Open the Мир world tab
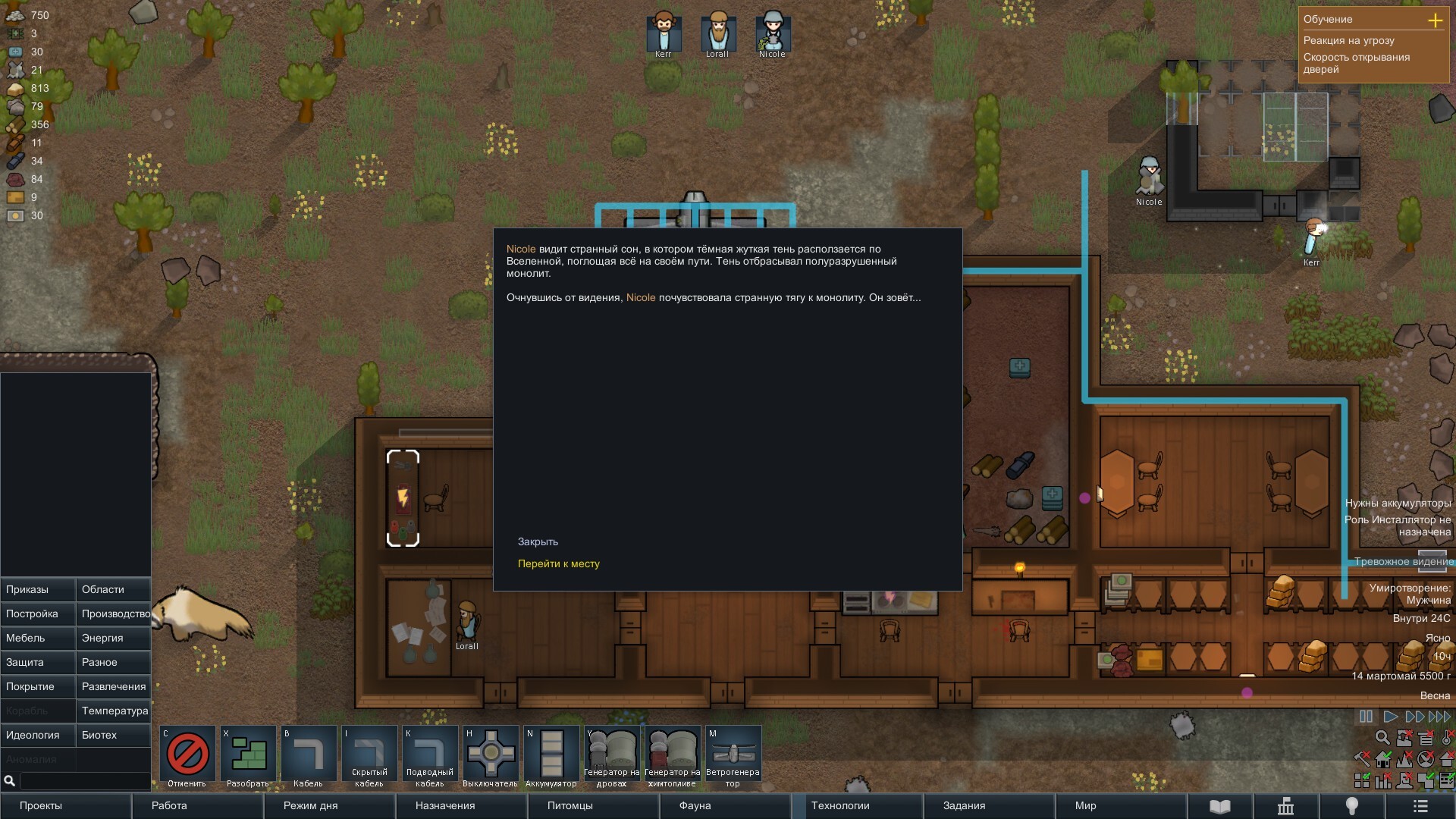This screenshot has height=819, width=1456. pos(1121,805)
